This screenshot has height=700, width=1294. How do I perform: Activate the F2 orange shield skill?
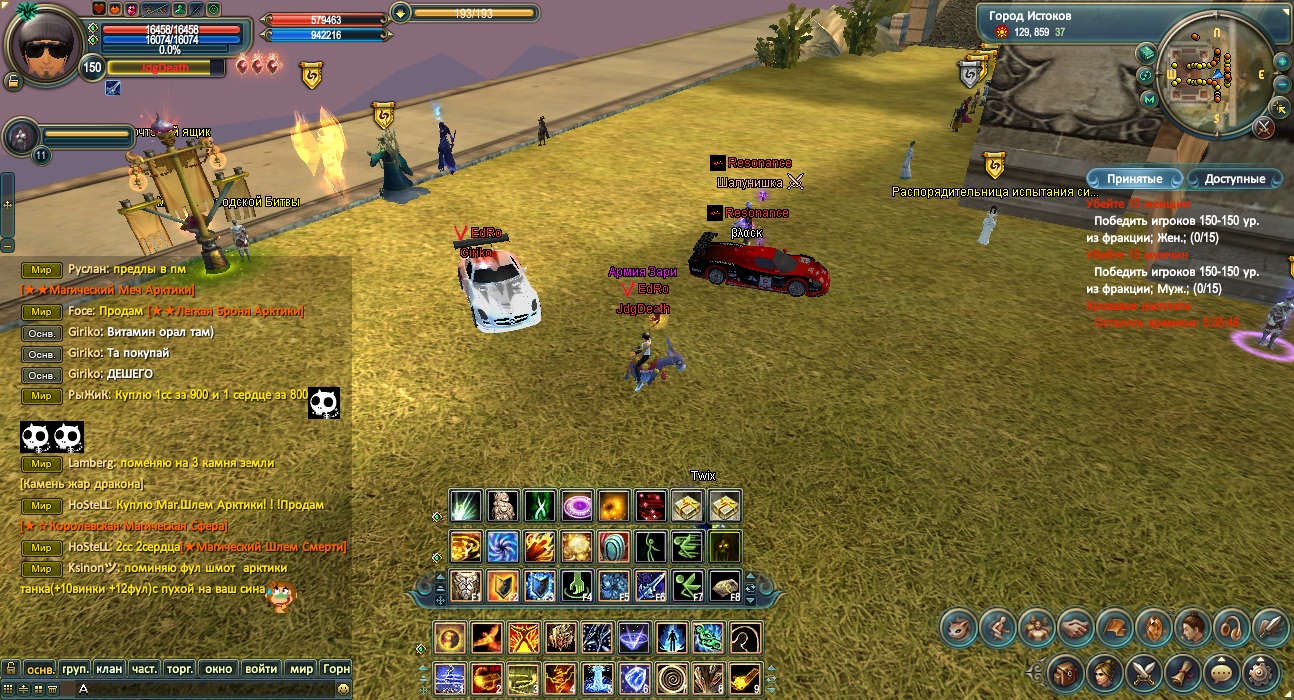coord(502,585)
